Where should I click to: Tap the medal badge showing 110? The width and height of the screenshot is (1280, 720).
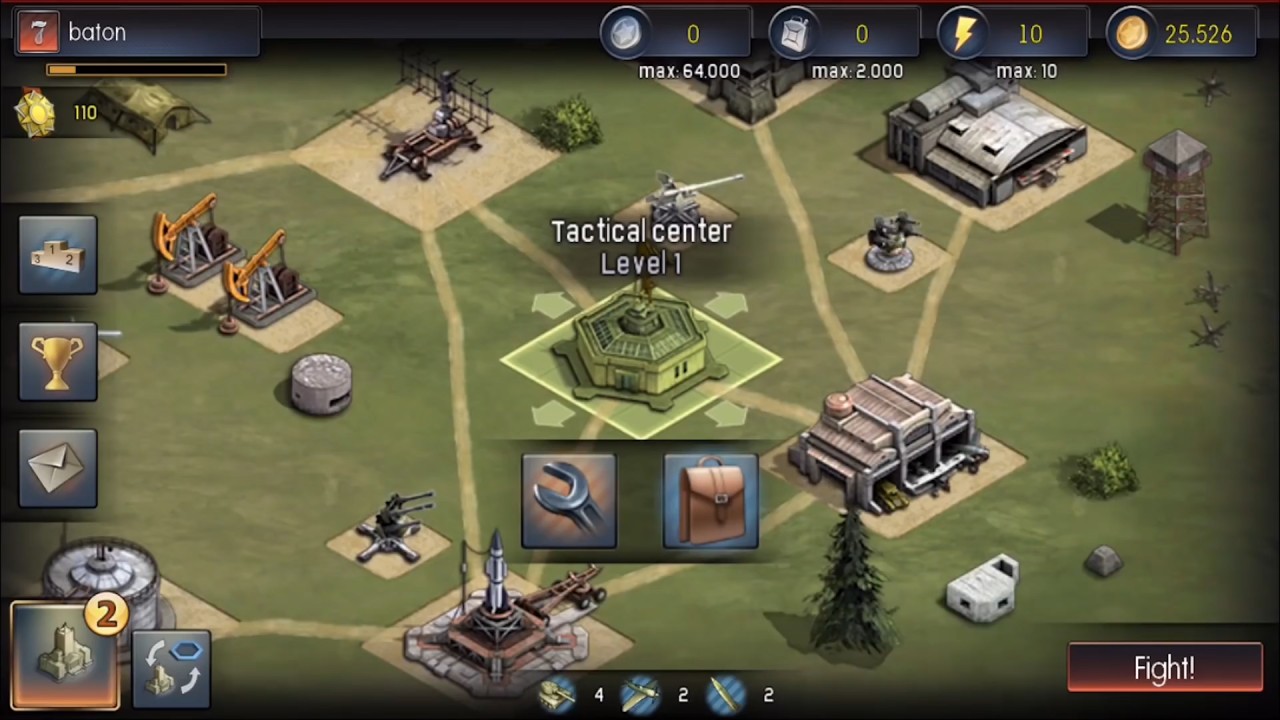(37, 113)
